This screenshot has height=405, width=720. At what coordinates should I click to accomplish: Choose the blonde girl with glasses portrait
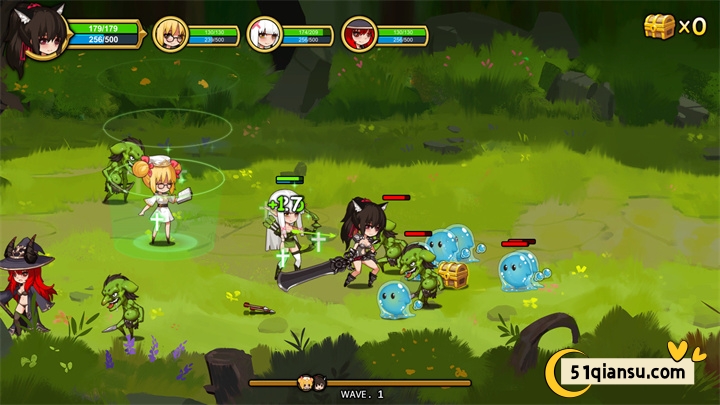(170, 34)
